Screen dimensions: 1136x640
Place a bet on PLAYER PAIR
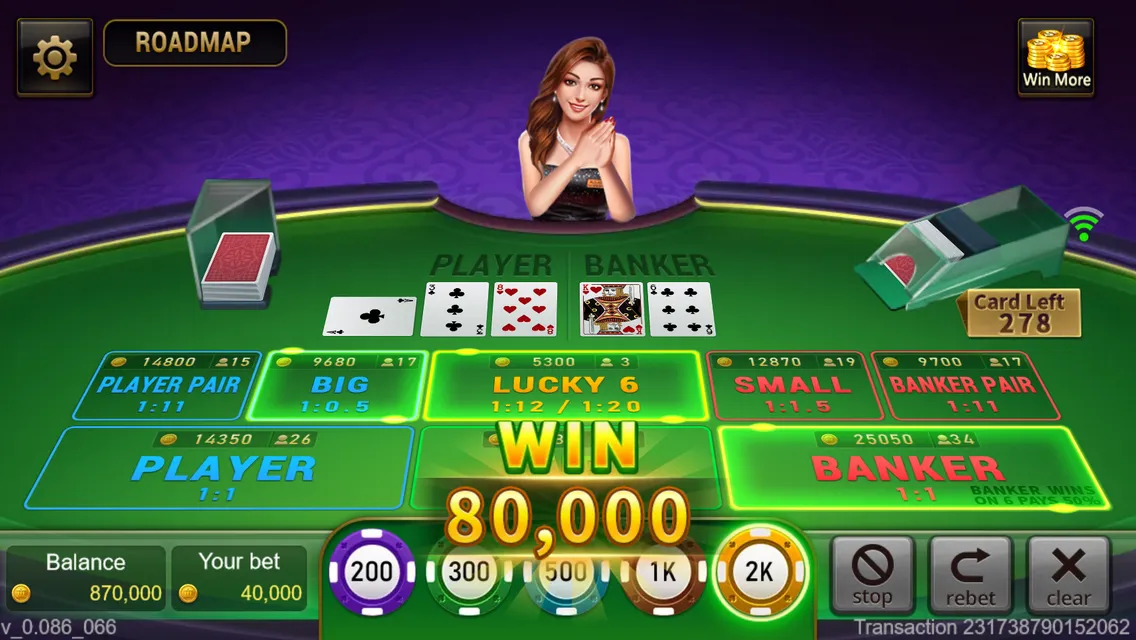[166, 387]
